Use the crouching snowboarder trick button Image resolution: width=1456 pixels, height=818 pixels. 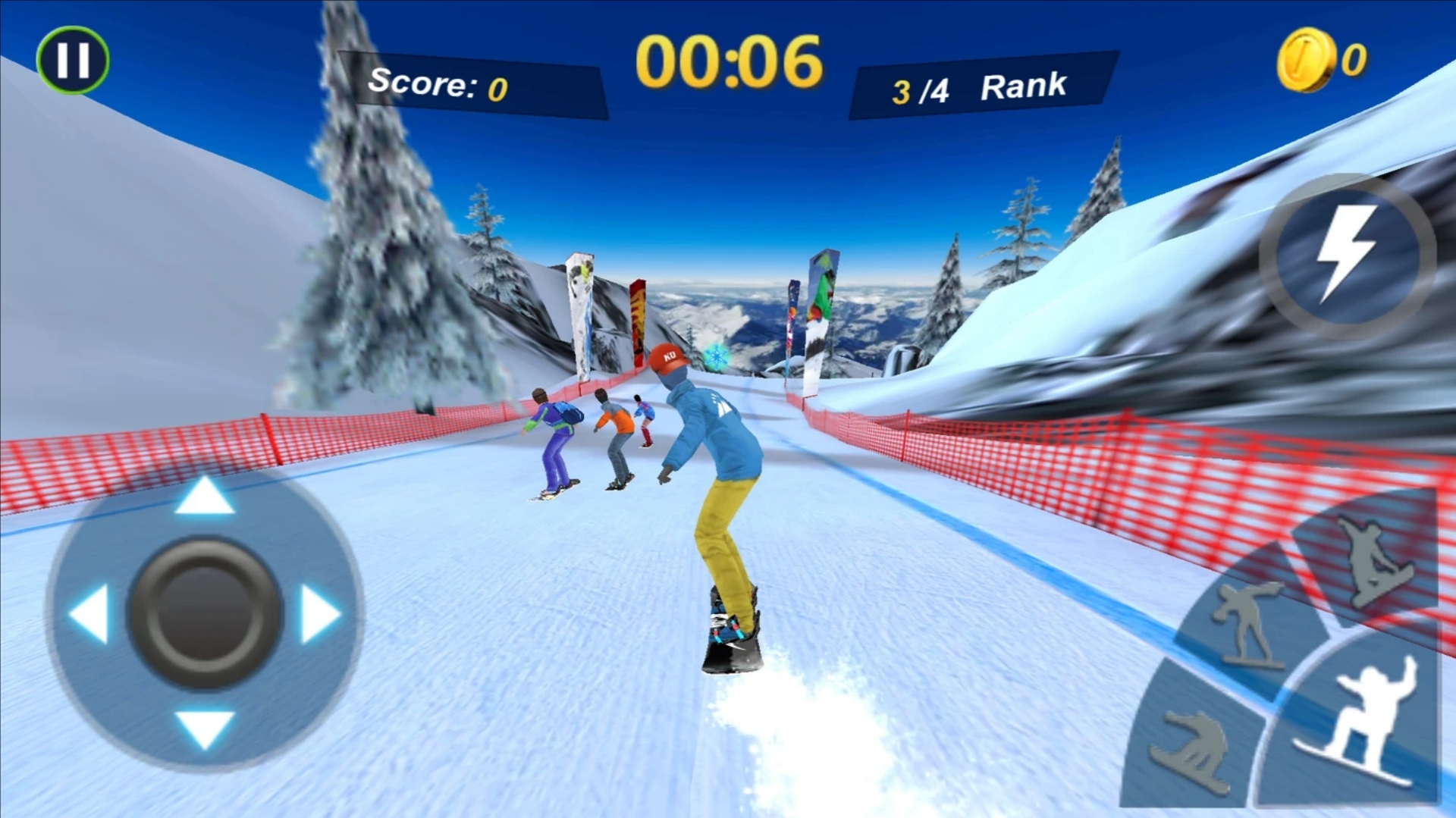[x=1192, y=751]
